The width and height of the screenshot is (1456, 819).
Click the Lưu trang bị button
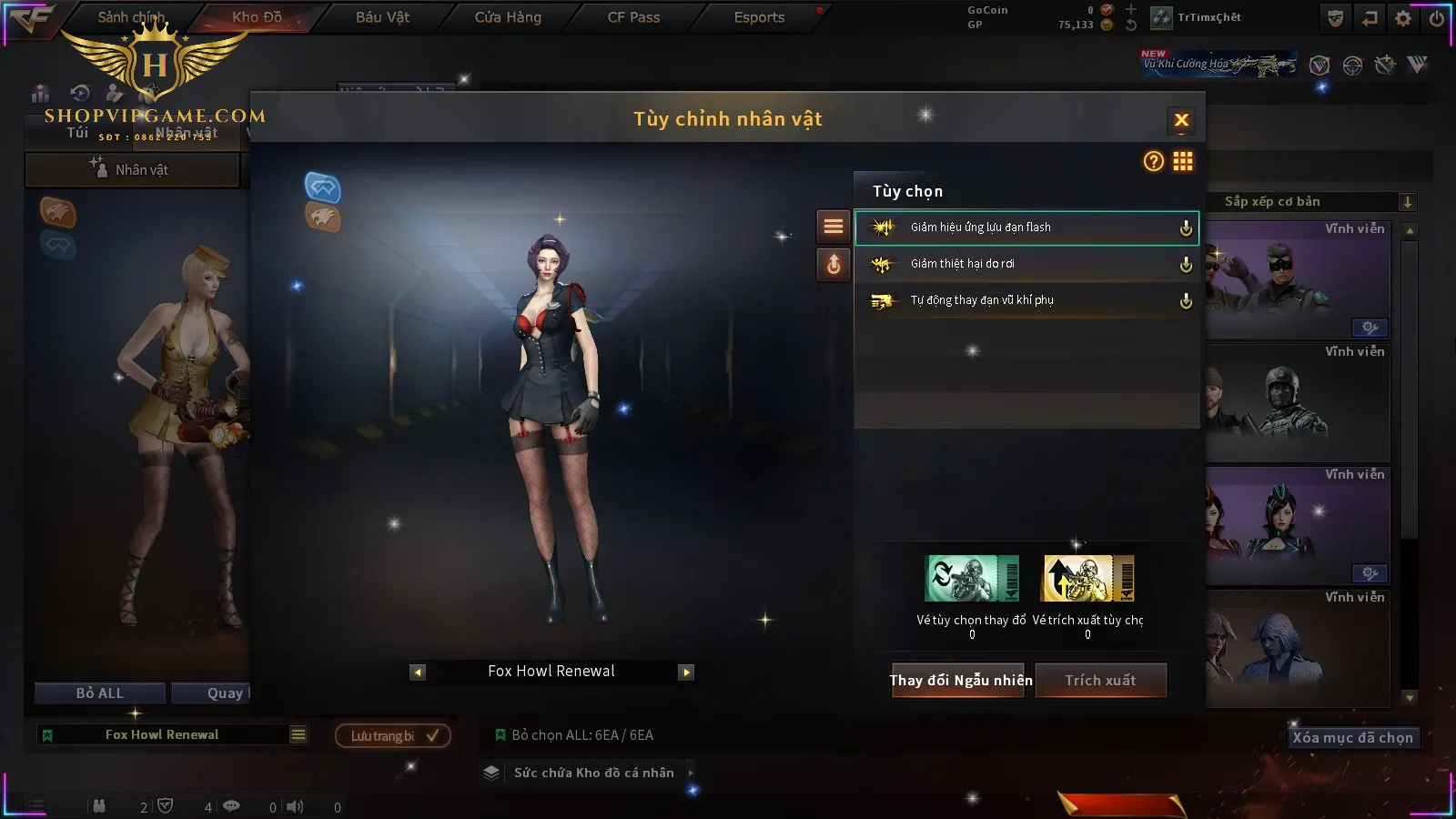pos(393,735)
